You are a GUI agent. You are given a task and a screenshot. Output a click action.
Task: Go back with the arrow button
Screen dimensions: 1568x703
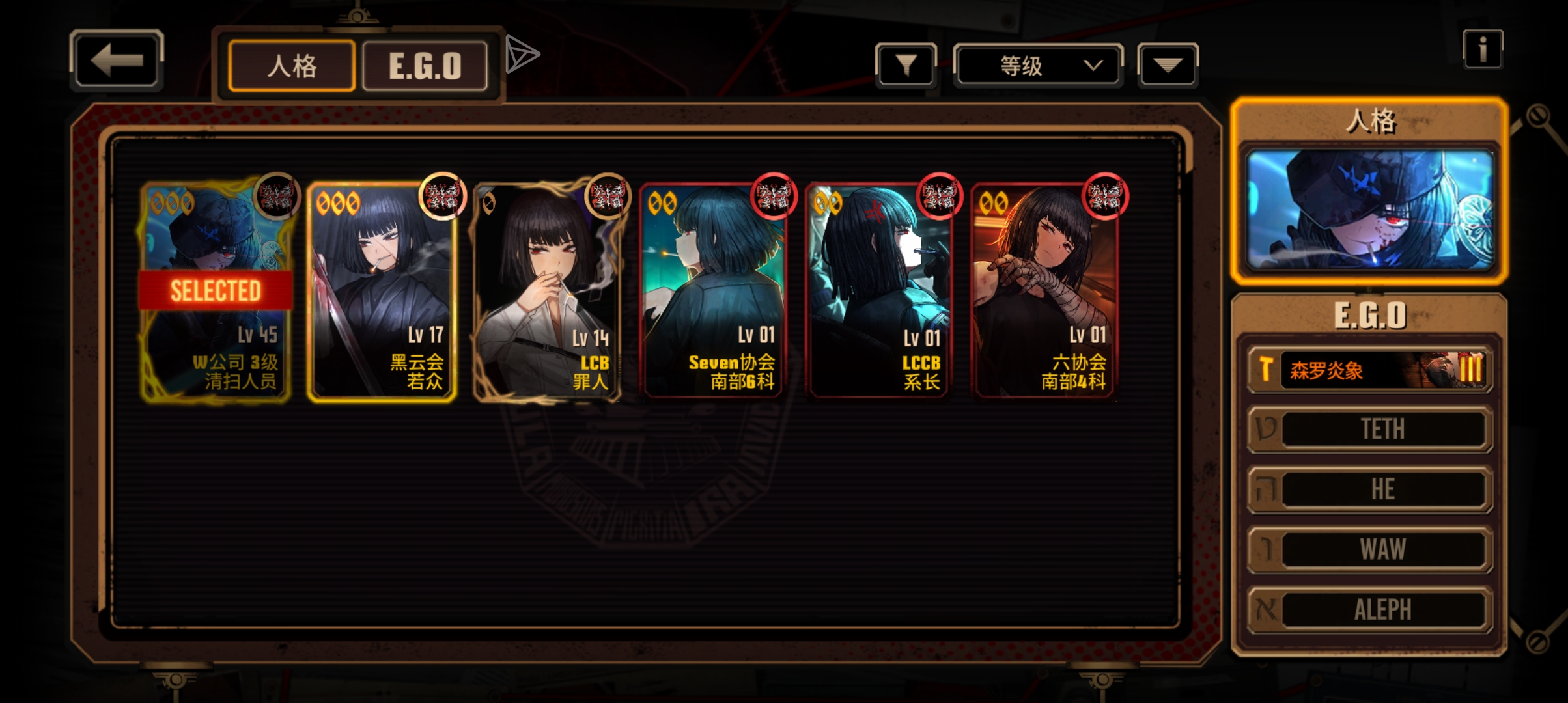117,61
